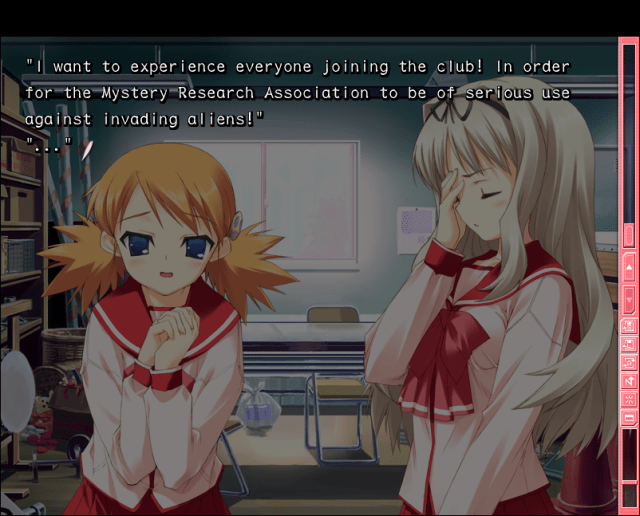Click the down arrow button in the side panel
This screenshot has height=516, width=640.
click(629, 296)
